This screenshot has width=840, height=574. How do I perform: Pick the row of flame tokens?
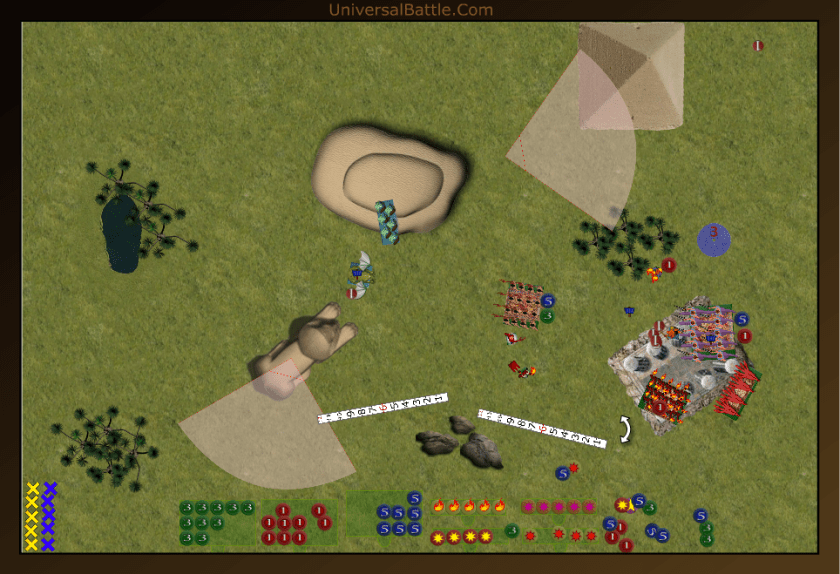[469, 506]
